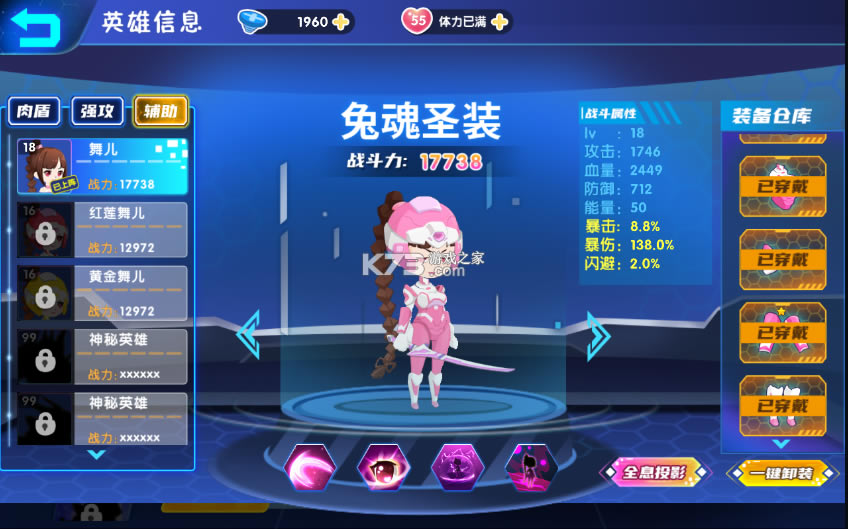This screenshot has width=848, height=529.
Task: Expand the hero list with down arrow
Action: click(x=97, y=454)
